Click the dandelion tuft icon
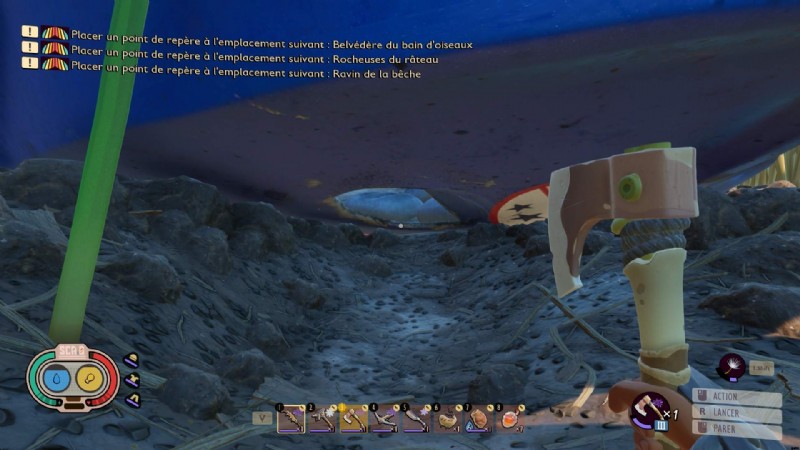 coord(731,367)
